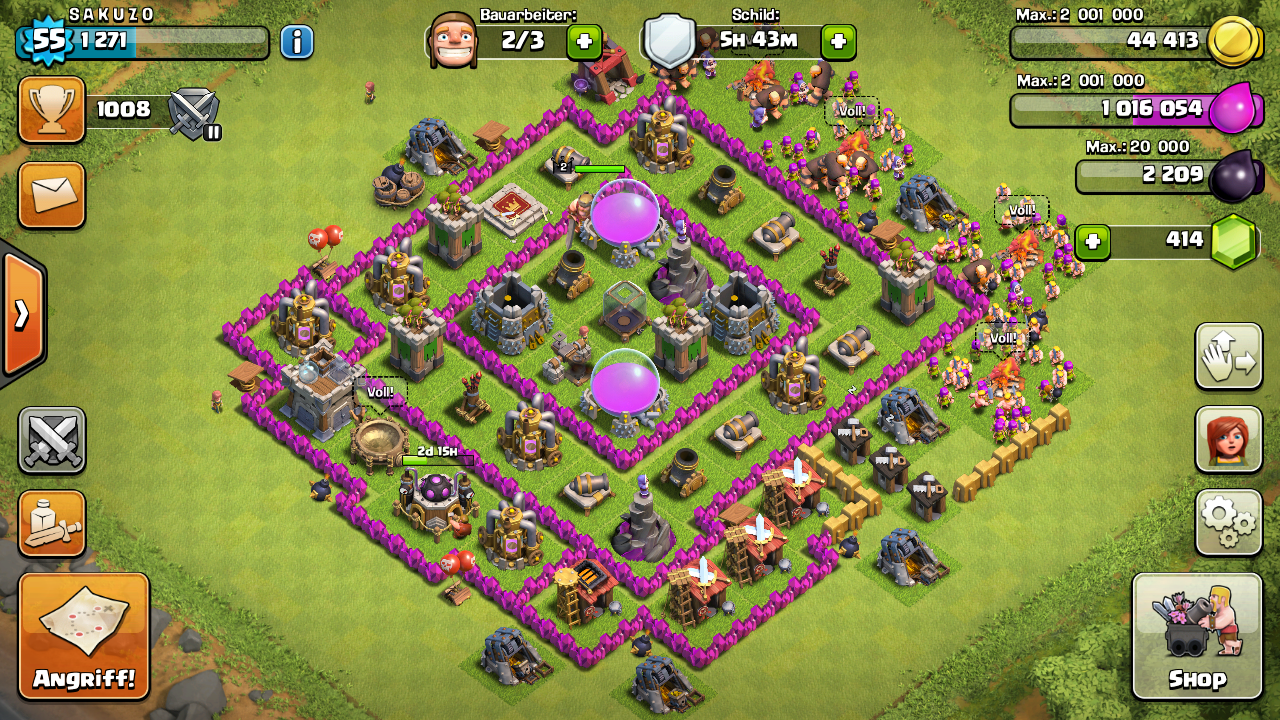Viewport: 1280px width, 720px height.
Task: Enter village edit layout mode
Action: (1228, 356)
